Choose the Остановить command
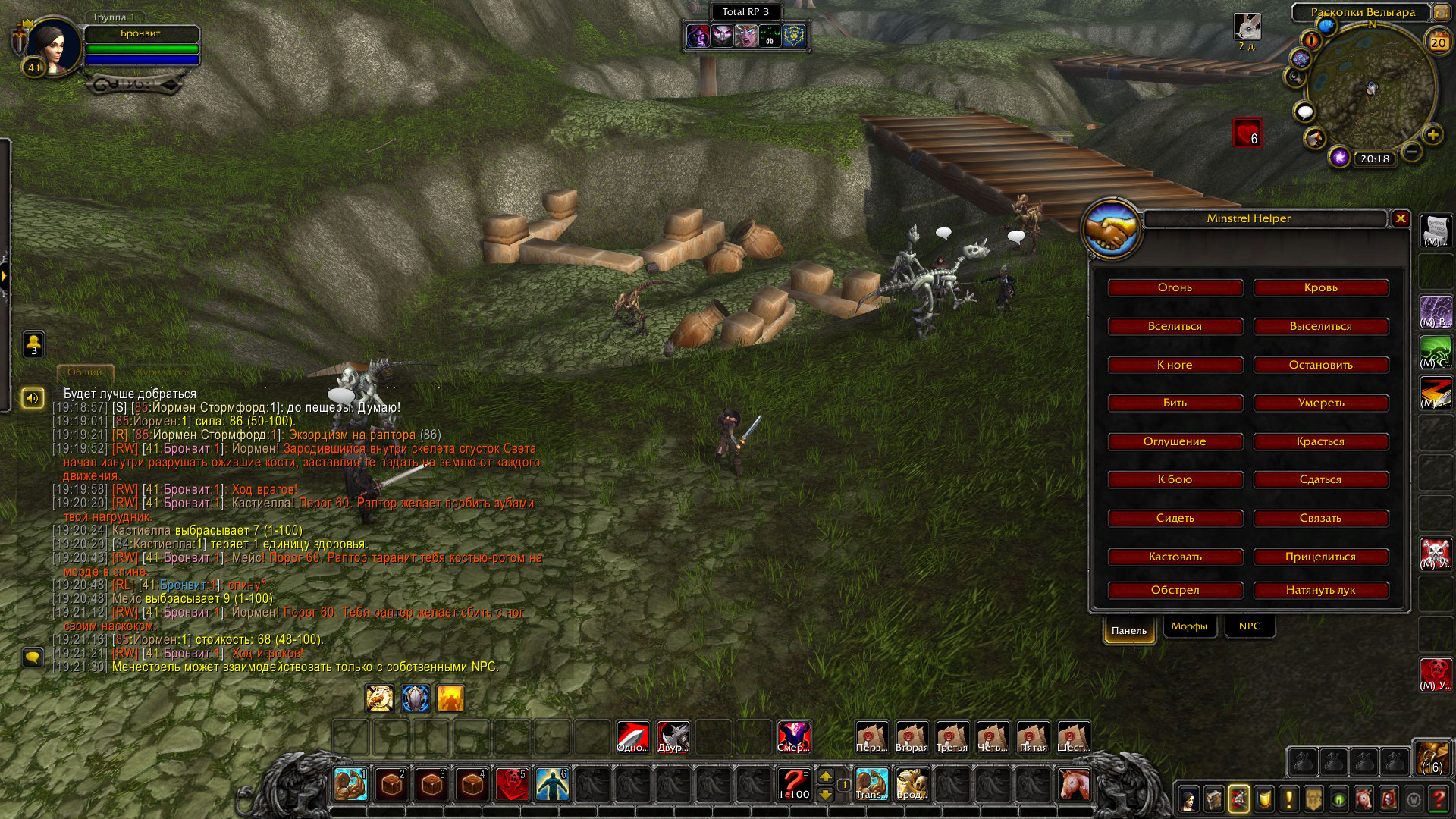The image size is (1456, 819). (x=1320, y=365)
